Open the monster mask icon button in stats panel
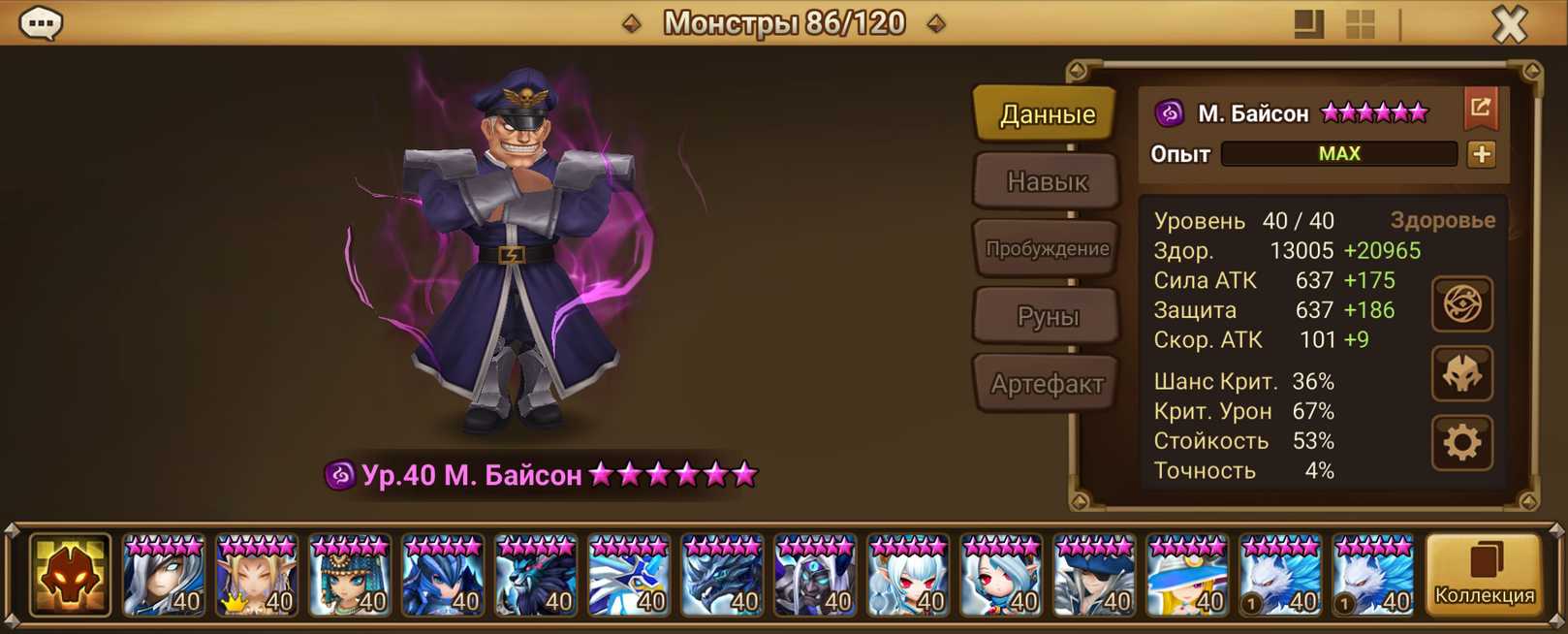Image resolution: width=1568 pixels, height=634 pixels. 1461,374
